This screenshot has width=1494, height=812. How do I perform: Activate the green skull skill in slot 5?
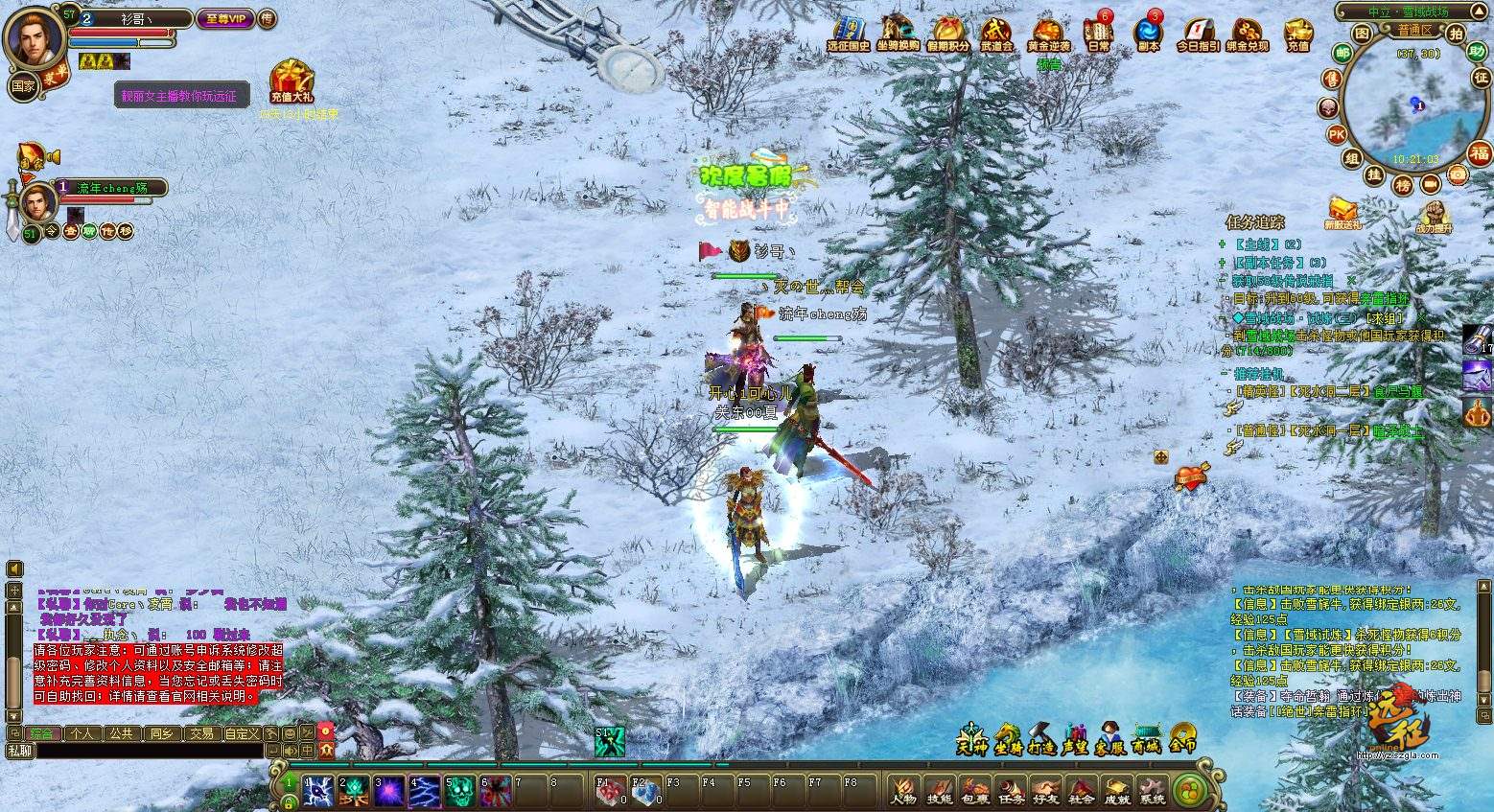pos(460,791)
